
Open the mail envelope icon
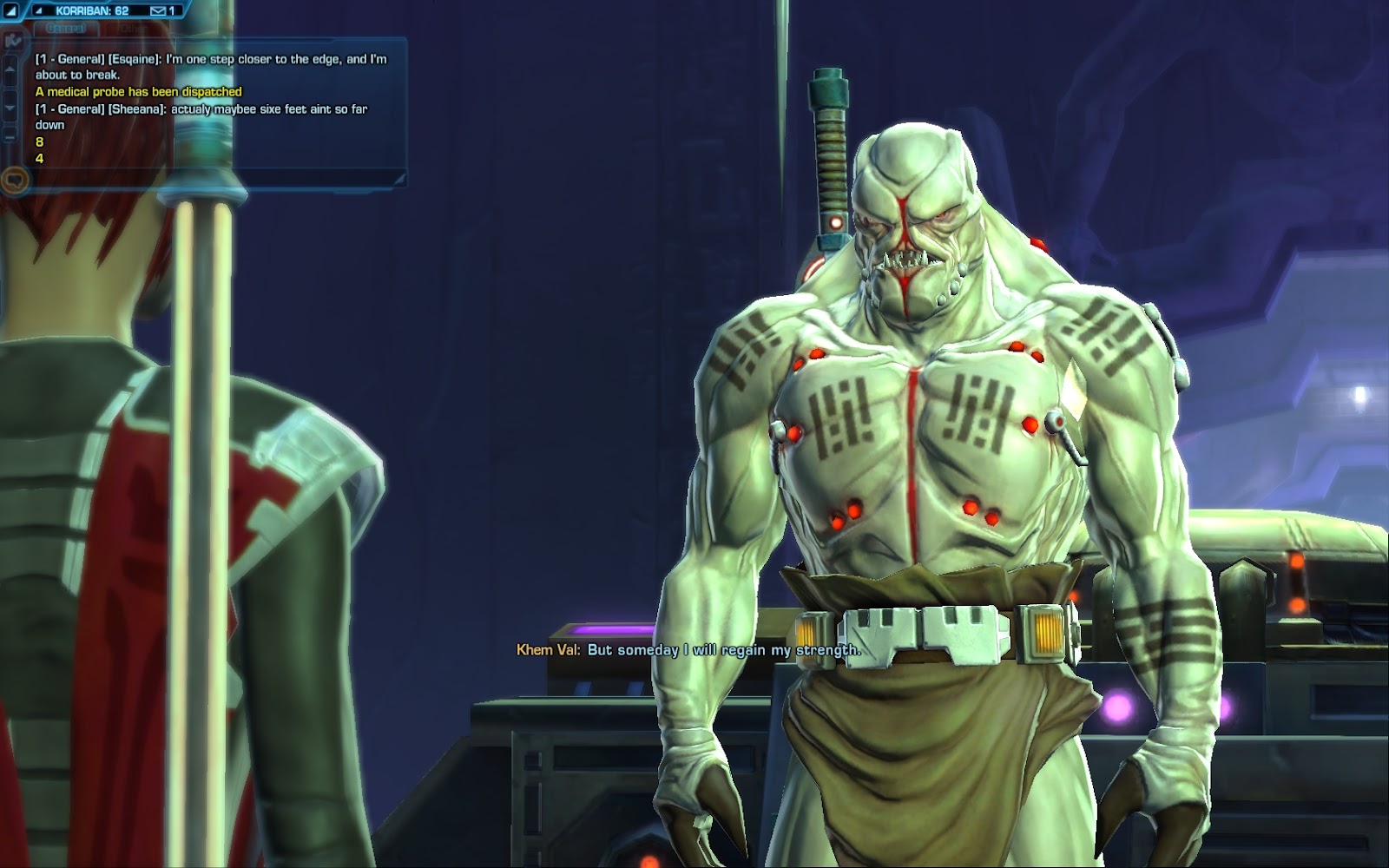point(158,10)
